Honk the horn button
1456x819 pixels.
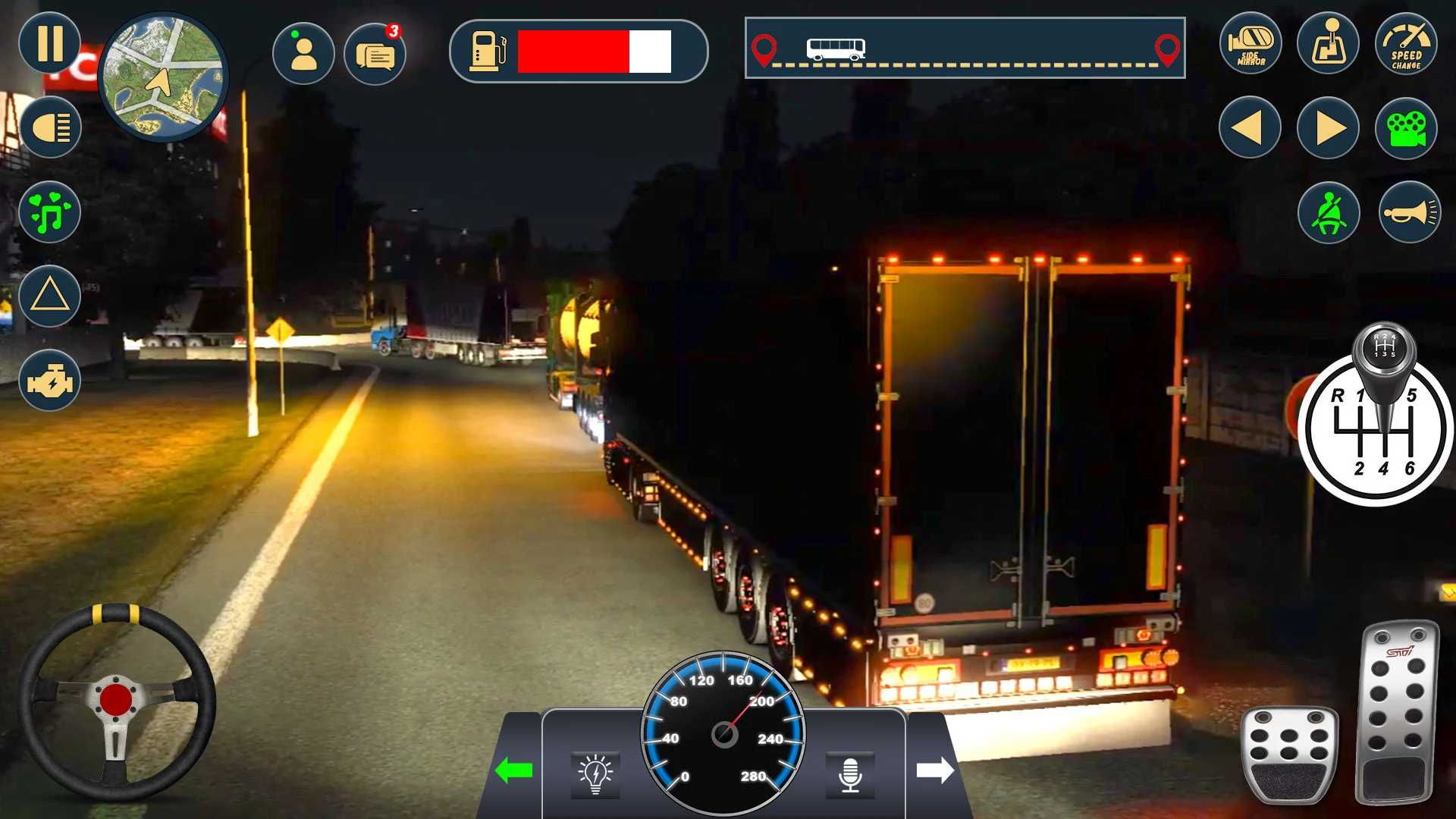point(1409,213)
